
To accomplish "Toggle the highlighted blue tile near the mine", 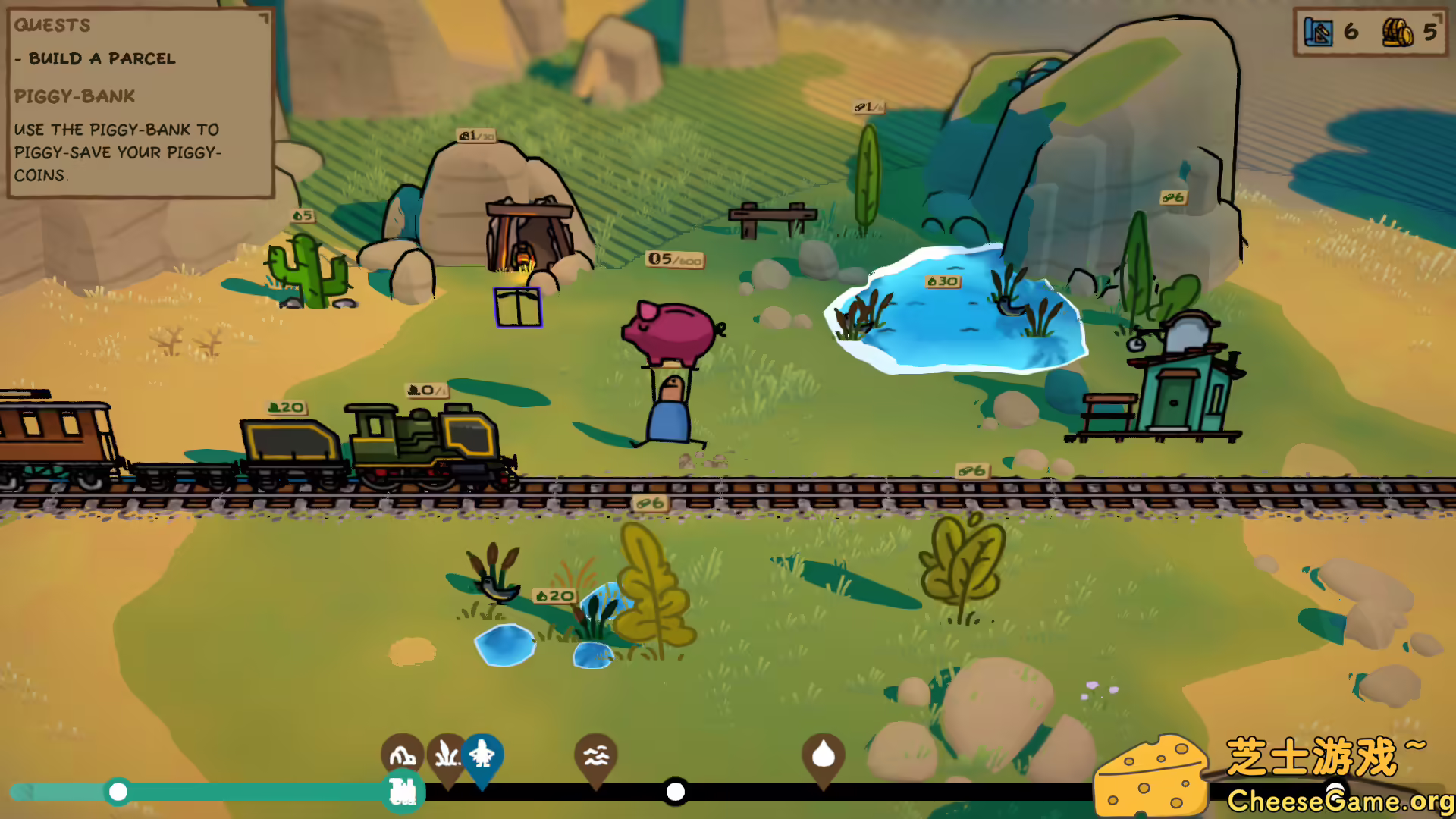I will point(518,306).
